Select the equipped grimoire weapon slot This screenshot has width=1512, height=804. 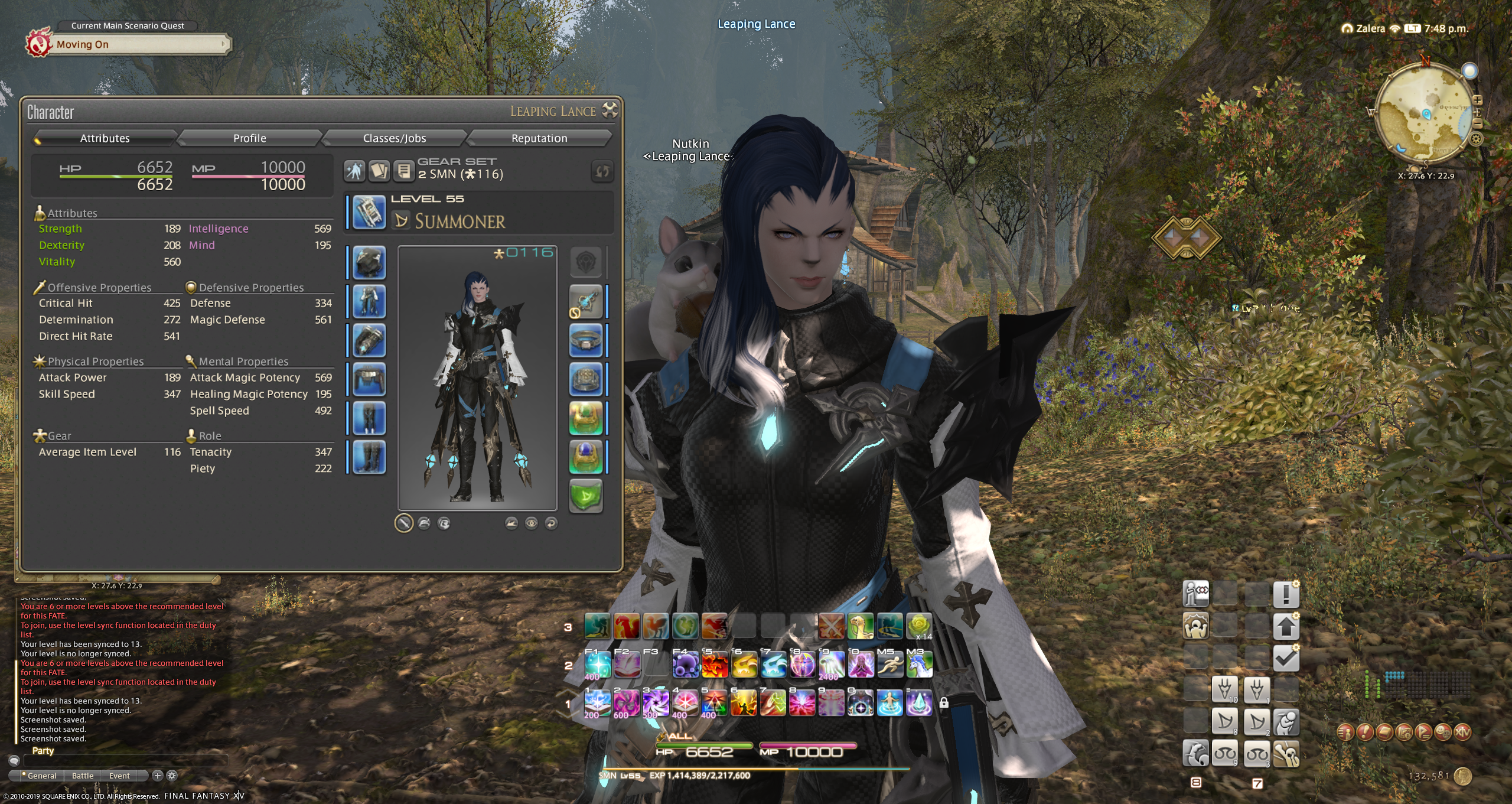click(x=370, y=212)
